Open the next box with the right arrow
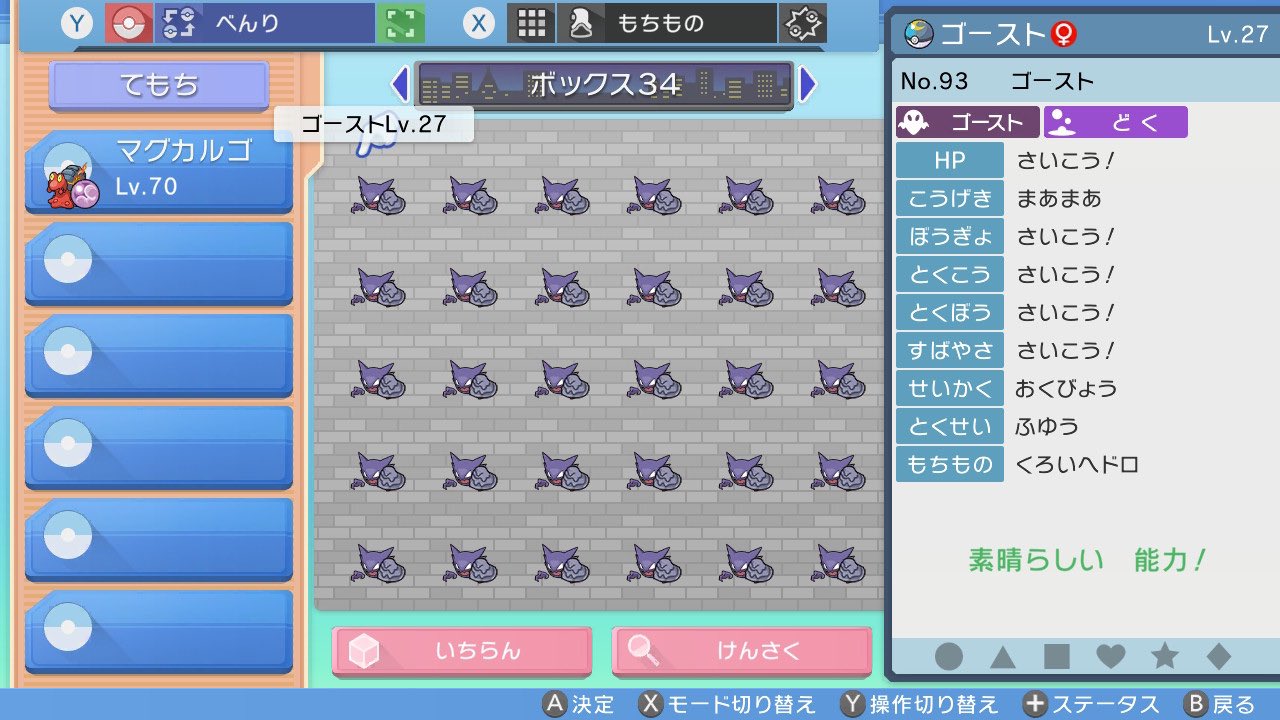Image resolution: width=1280 pixels, height=720 pixels. click(x=808, y=85)
